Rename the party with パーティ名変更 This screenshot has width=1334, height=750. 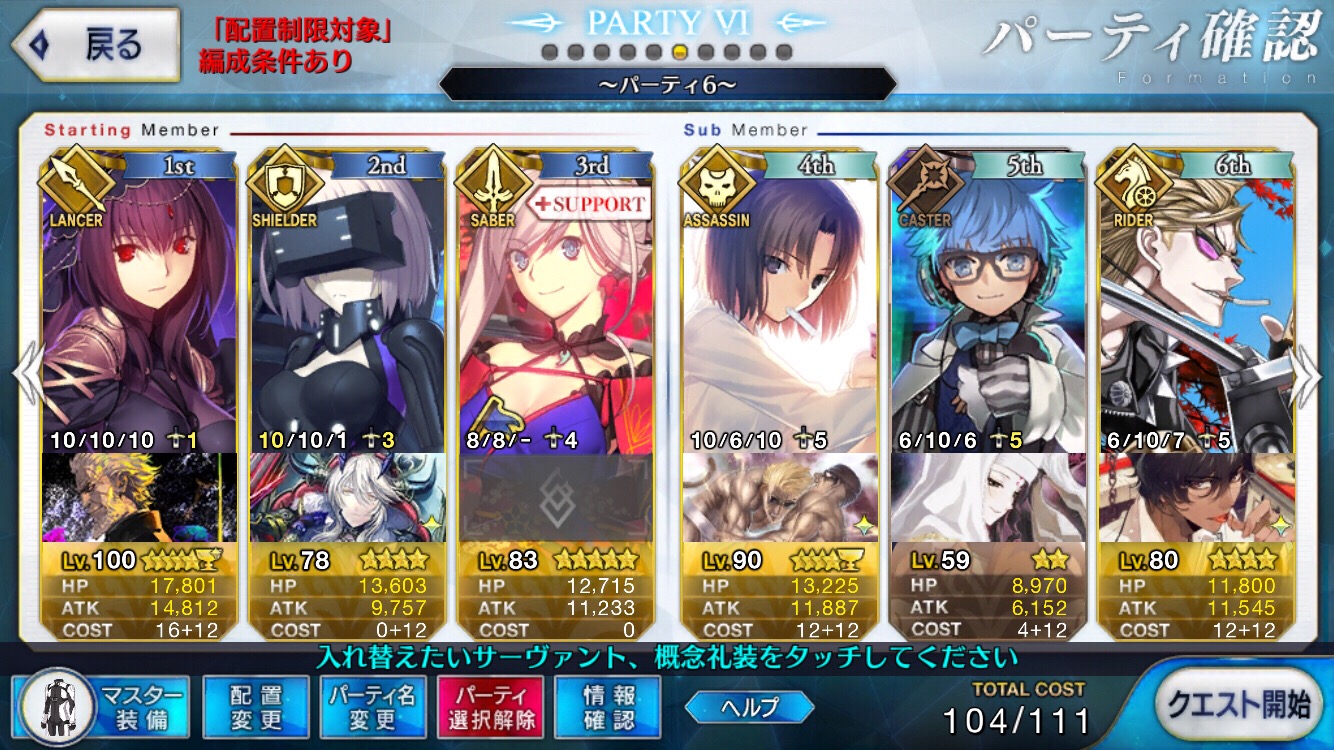(373, 706)
